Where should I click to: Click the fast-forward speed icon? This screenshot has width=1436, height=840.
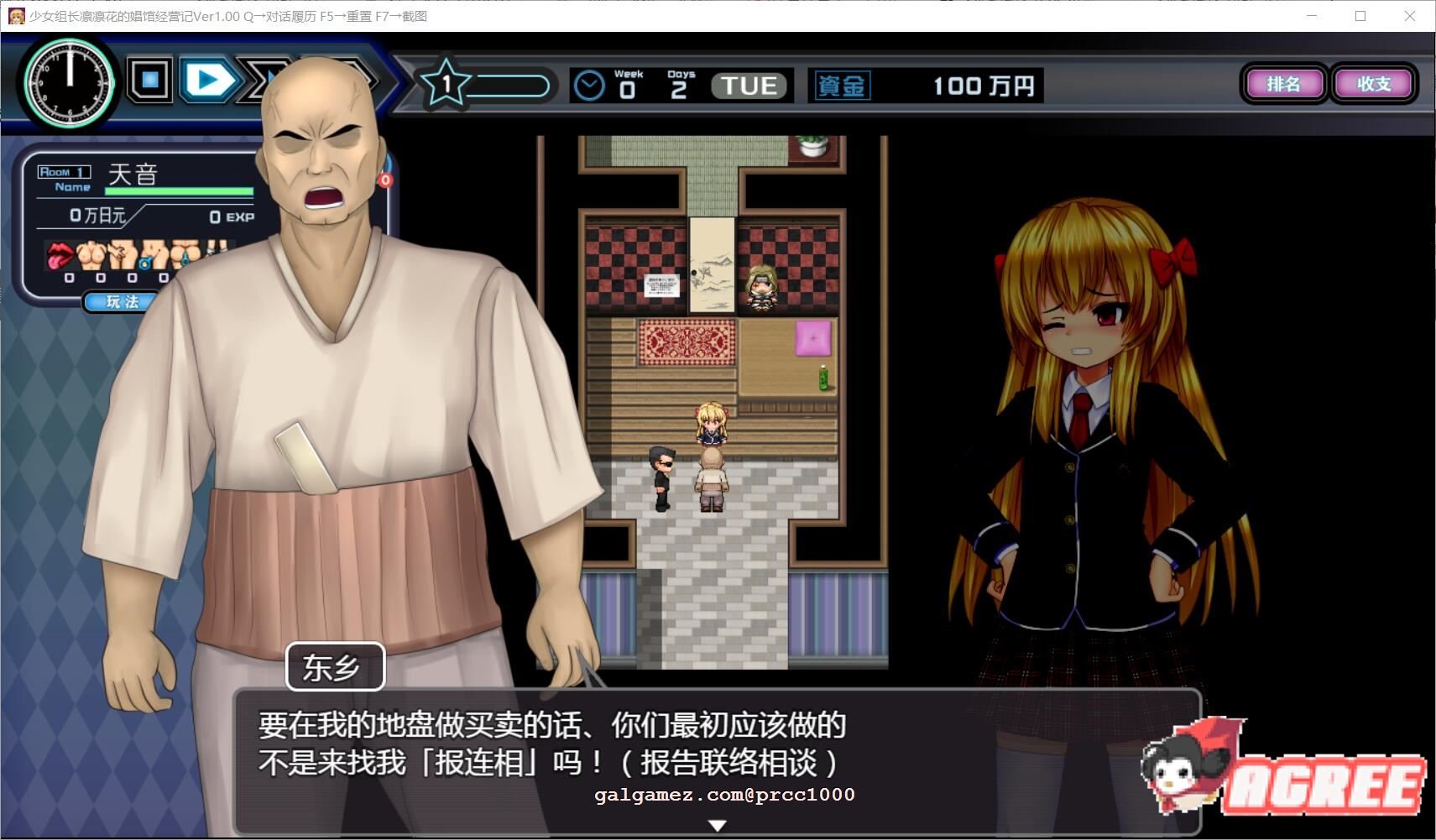point(258,79)
